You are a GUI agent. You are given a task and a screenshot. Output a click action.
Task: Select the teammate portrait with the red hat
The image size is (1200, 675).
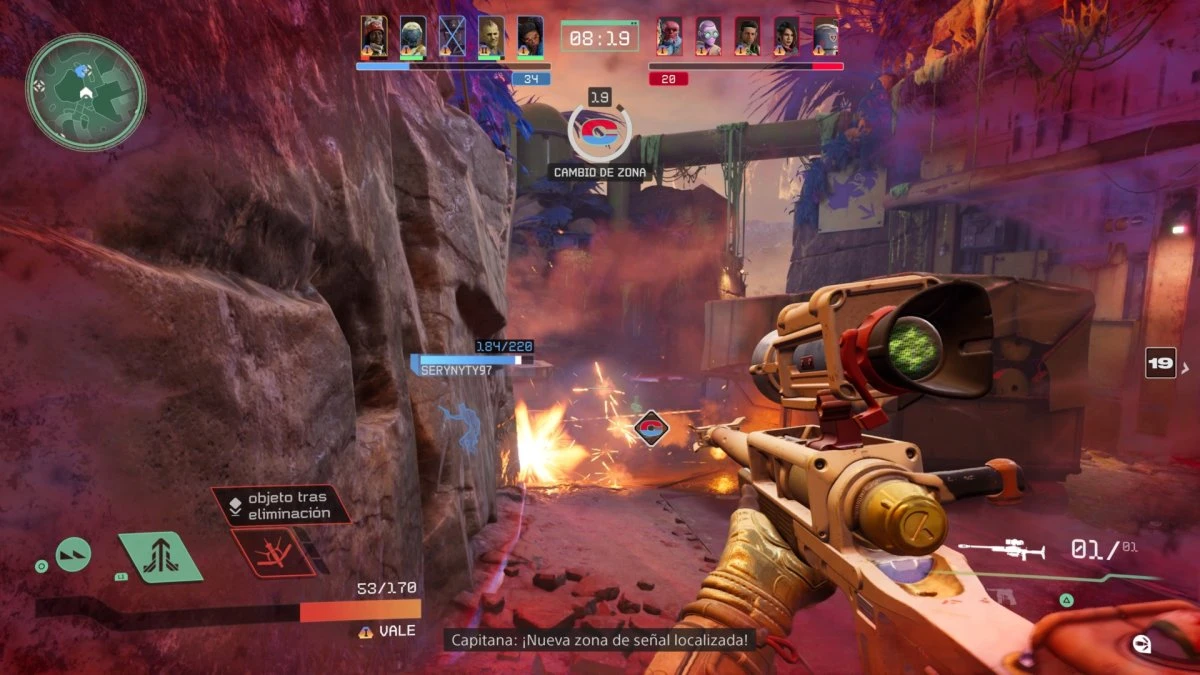click(374, 37)
